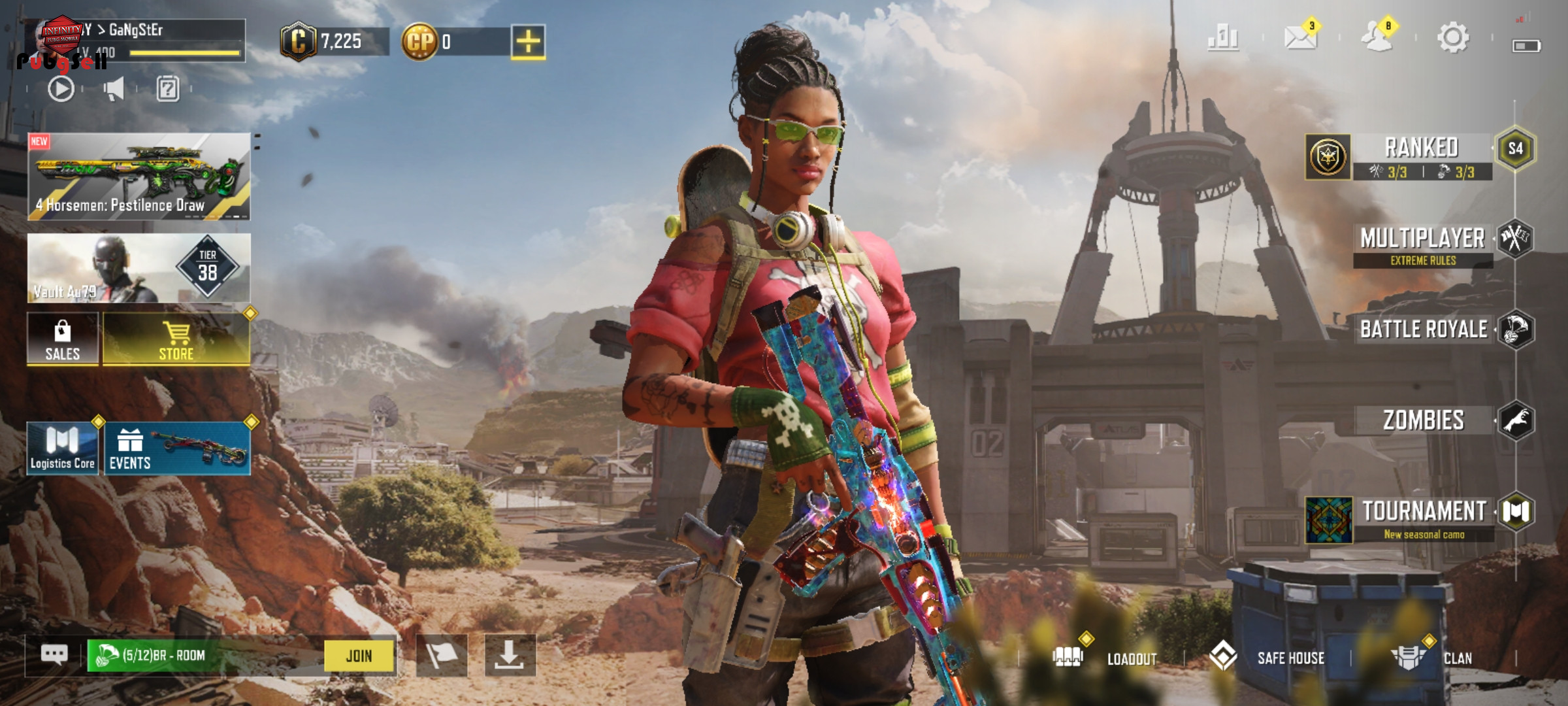Join the BR room
This screenshot has height=706, width=1568.
click(359, 656)
